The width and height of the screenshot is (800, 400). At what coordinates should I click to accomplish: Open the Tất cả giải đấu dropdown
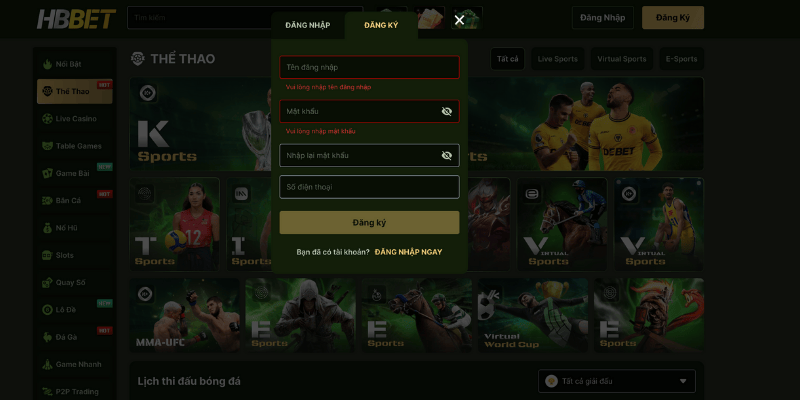pos(616,381)
